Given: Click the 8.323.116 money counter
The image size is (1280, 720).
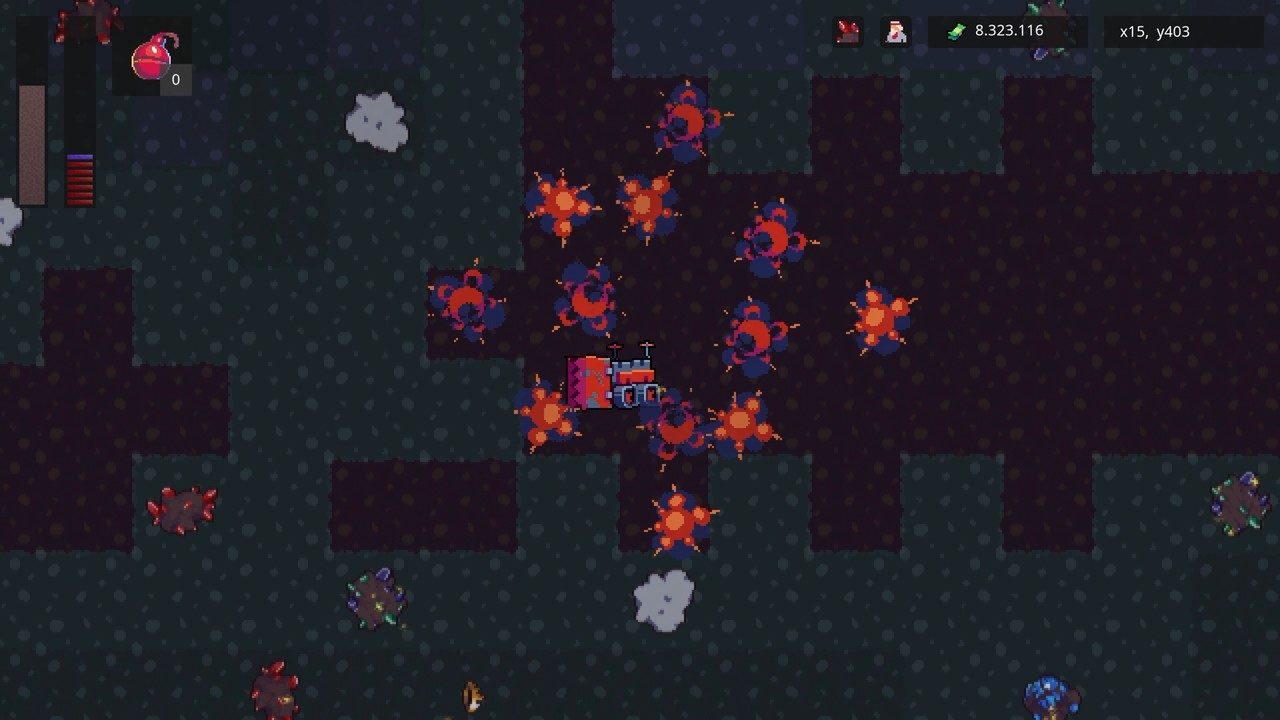Looking at the screenshot, I should [x=1008, y=30].
